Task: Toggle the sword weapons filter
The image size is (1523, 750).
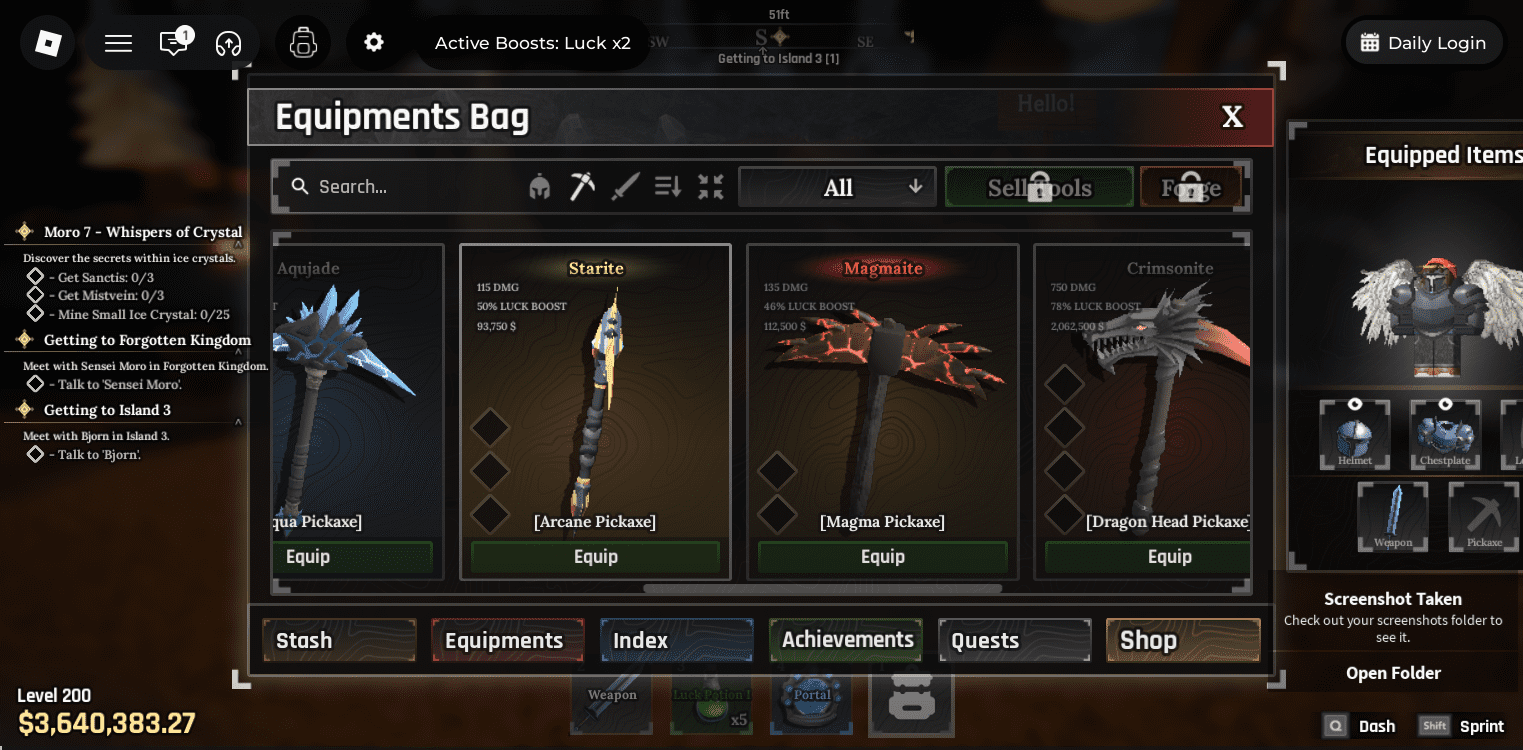Action: coord(623,186)
